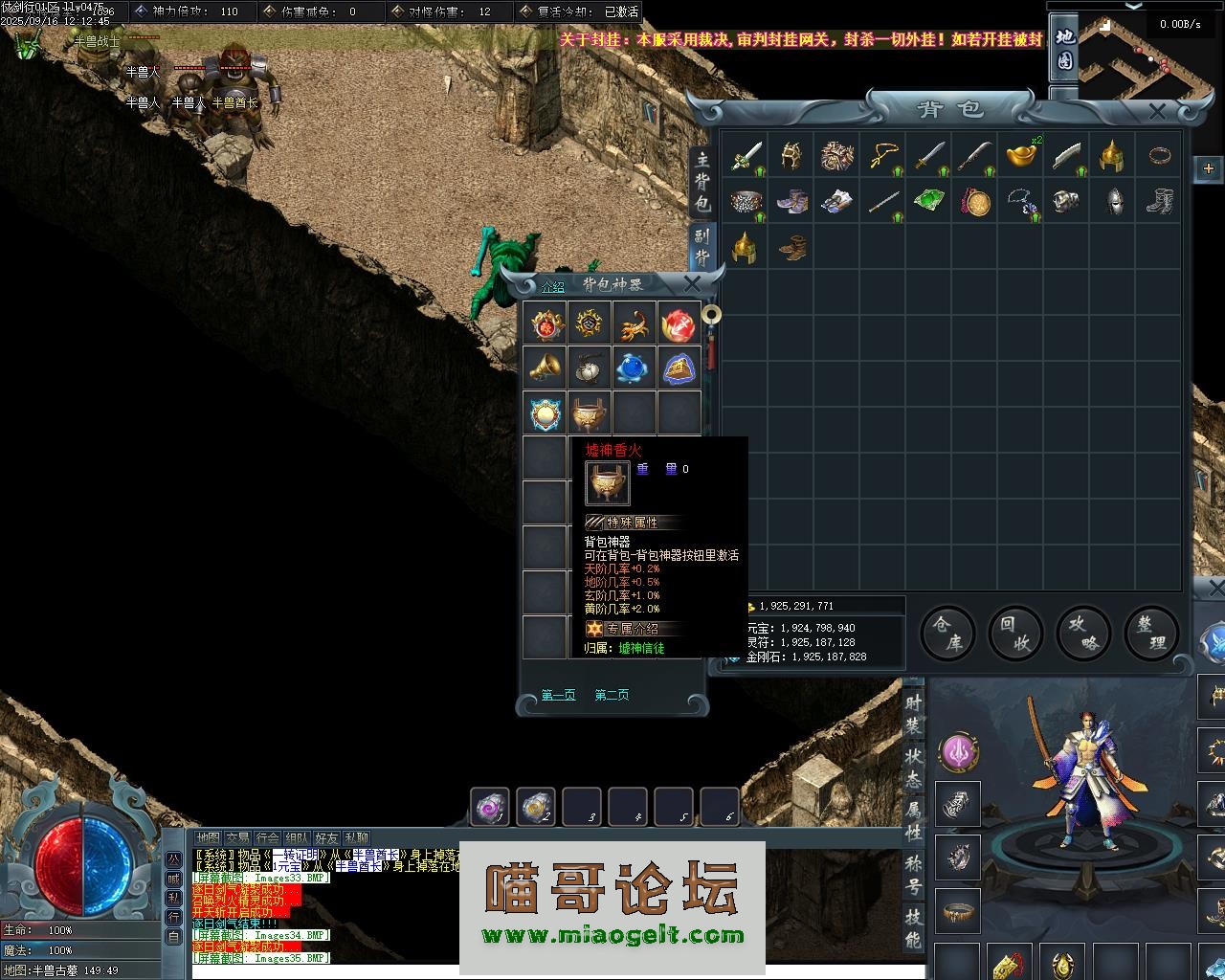Choose the blue orb artifact
The width and height of the screenshot is (1225, 980).
[x=635, y=367]
